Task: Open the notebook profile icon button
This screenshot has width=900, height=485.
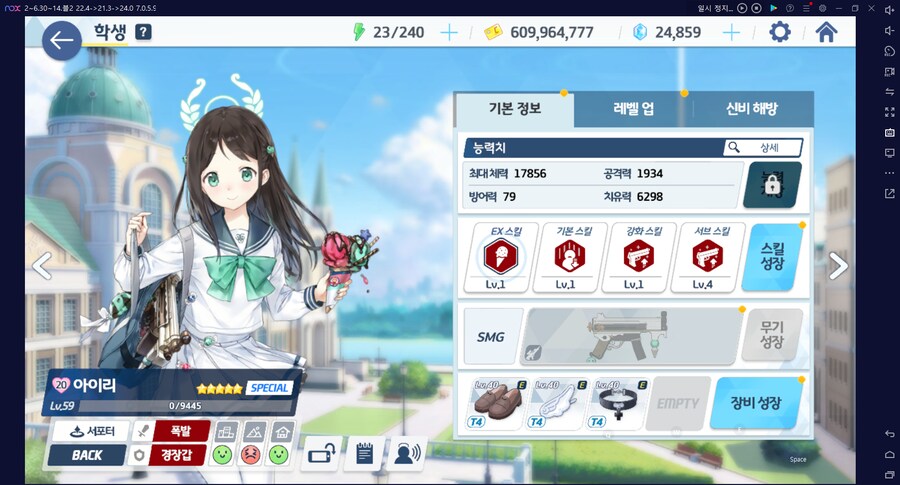Action: (364, 454)
